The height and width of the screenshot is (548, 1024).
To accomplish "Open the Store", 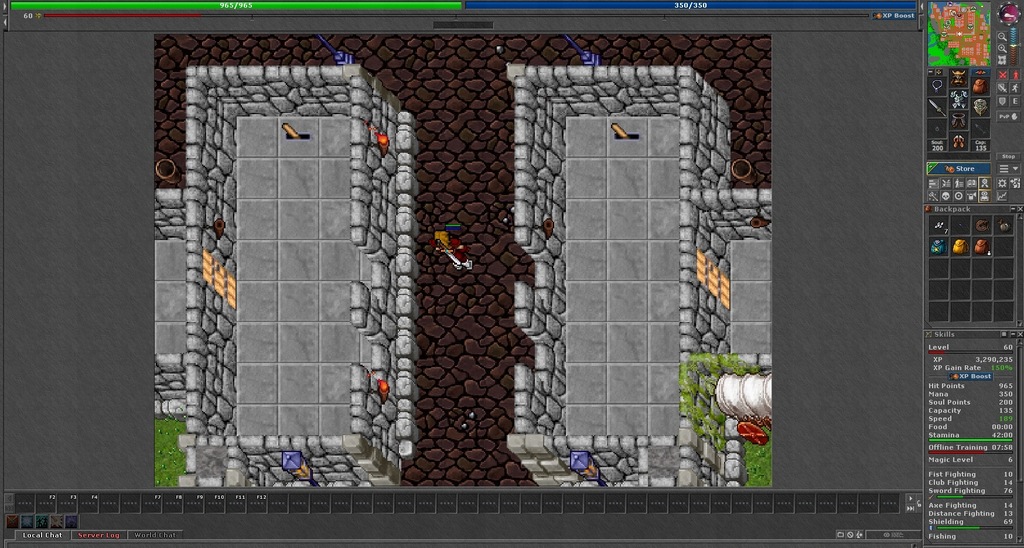I will pyautogui.click(x=958, y=169).
